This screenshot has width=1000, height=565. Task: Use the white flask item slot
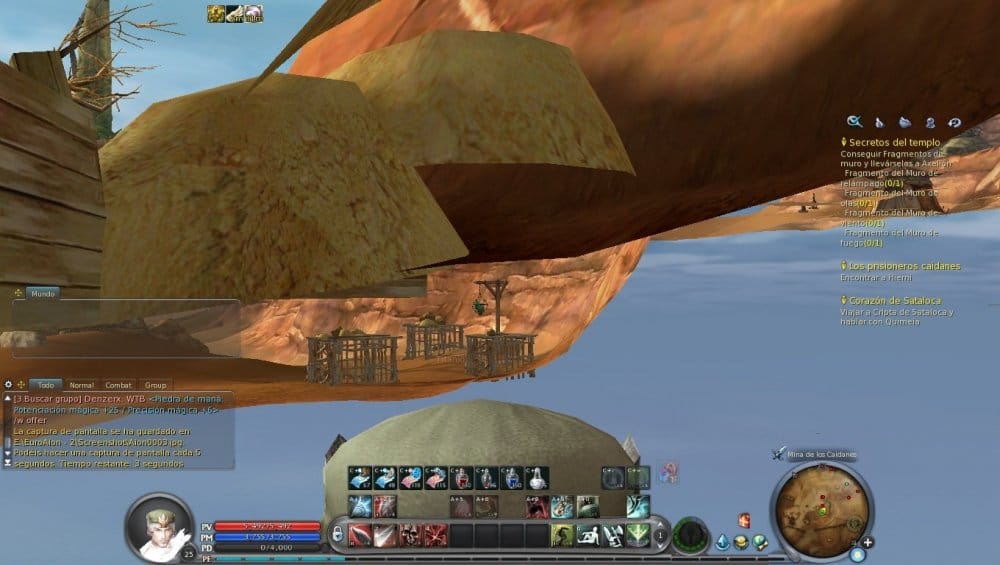(536, 478)
